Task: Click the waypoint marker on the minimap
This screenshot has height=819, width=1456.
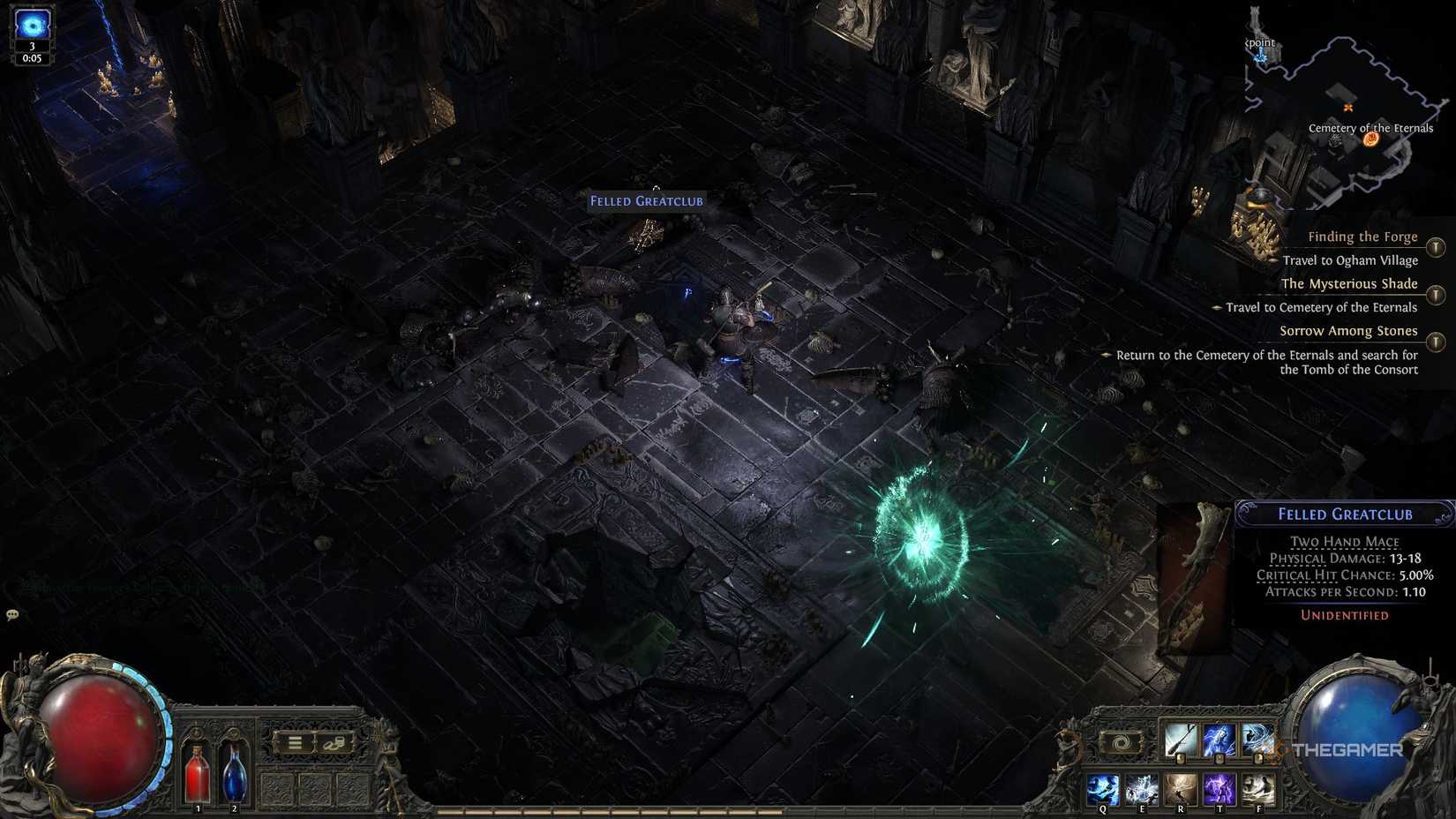Action: 1262,53
